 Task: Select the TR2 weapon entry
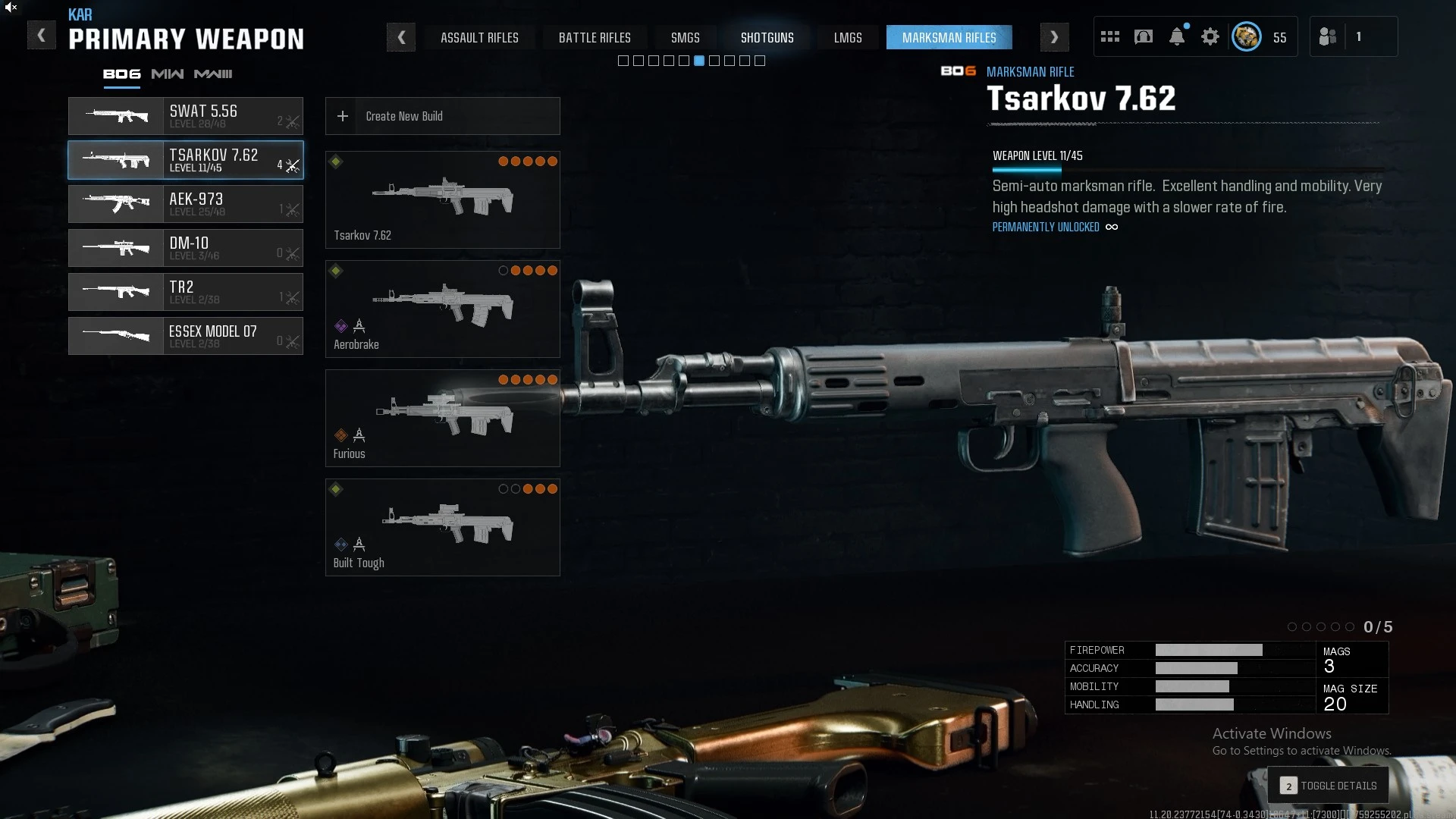(185, 292)
